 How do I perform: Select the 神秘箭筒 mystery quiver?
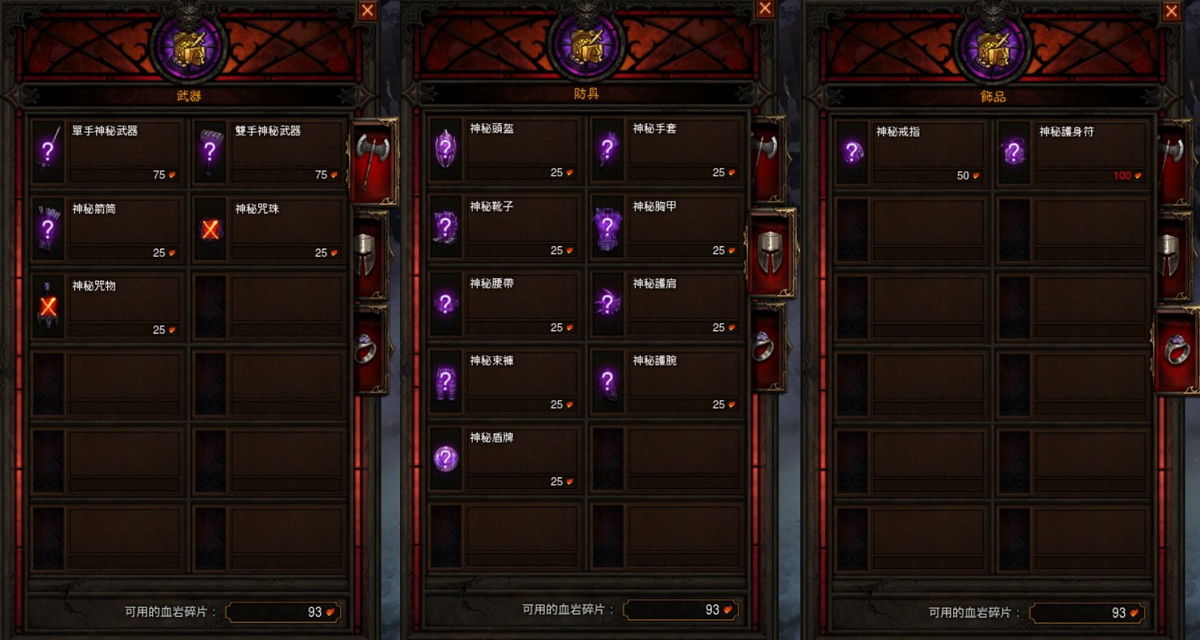pyautogui.click(x=108, y=230)
